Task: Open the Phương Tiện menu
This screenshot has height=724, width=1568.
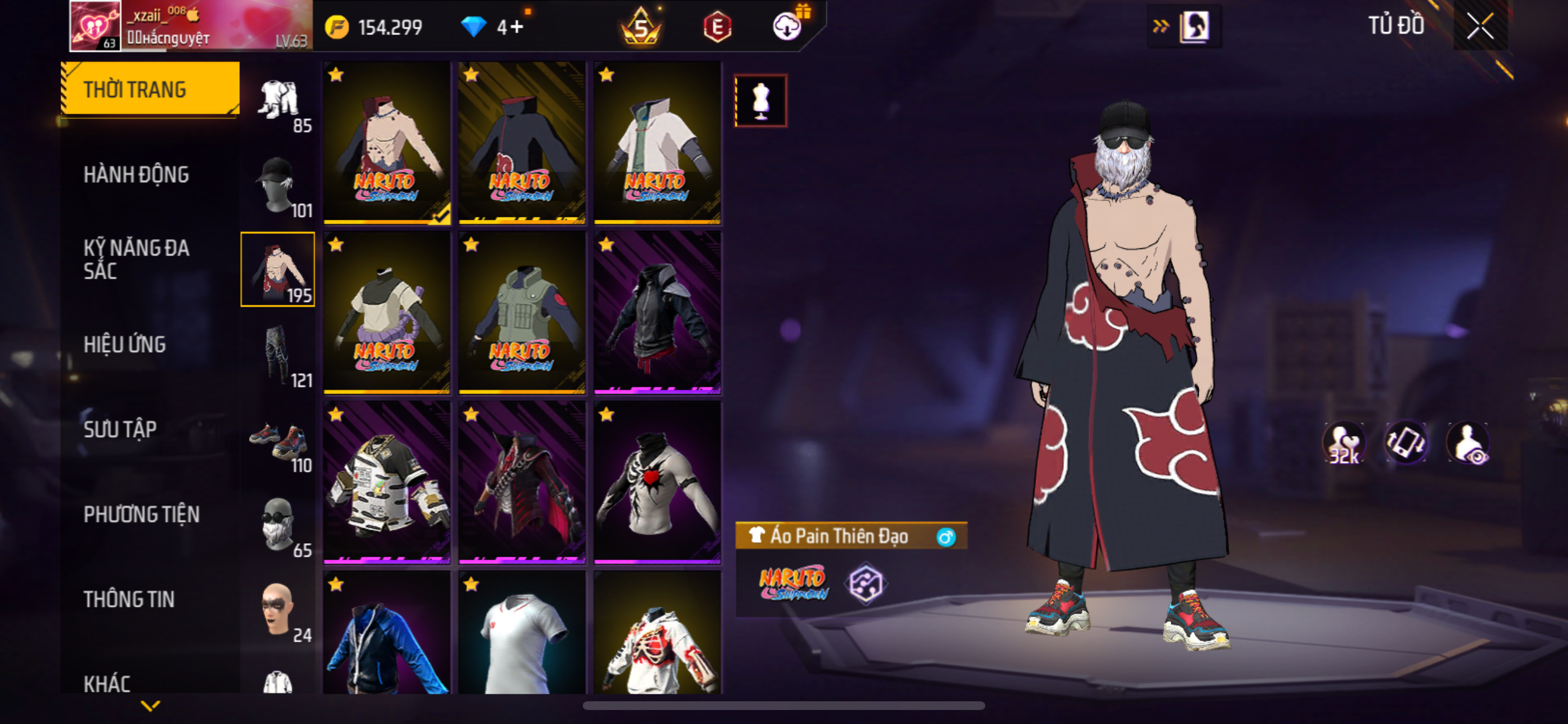Action: (x=141, y=515)
